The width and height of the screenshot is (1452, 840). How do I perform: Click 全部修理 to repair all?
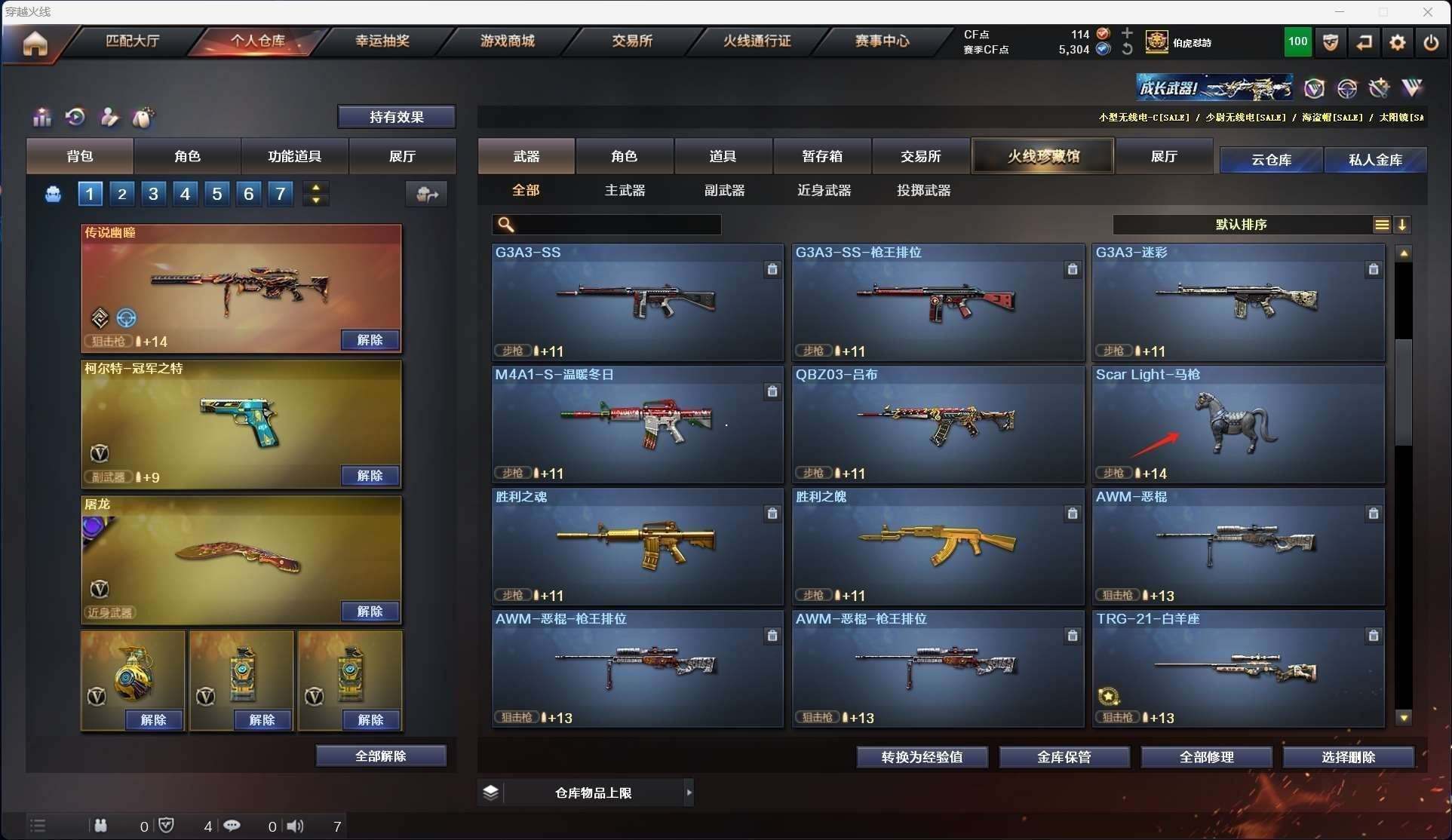pyautogui.click(x=1206, y=757)
